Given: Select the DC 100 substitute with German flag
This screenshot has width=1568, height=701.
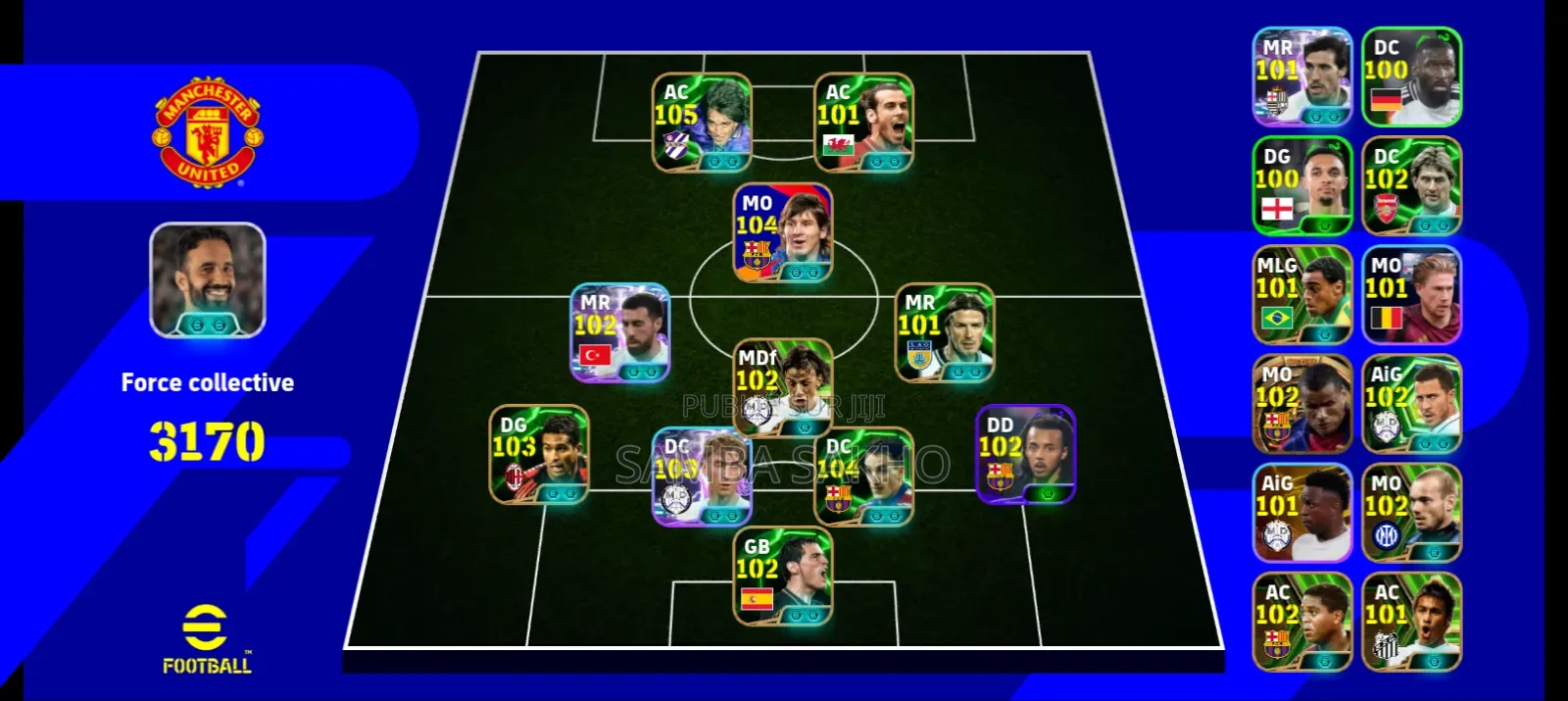Looking at the screenshot, I should pyautogui.click(x=1411, y=76).
